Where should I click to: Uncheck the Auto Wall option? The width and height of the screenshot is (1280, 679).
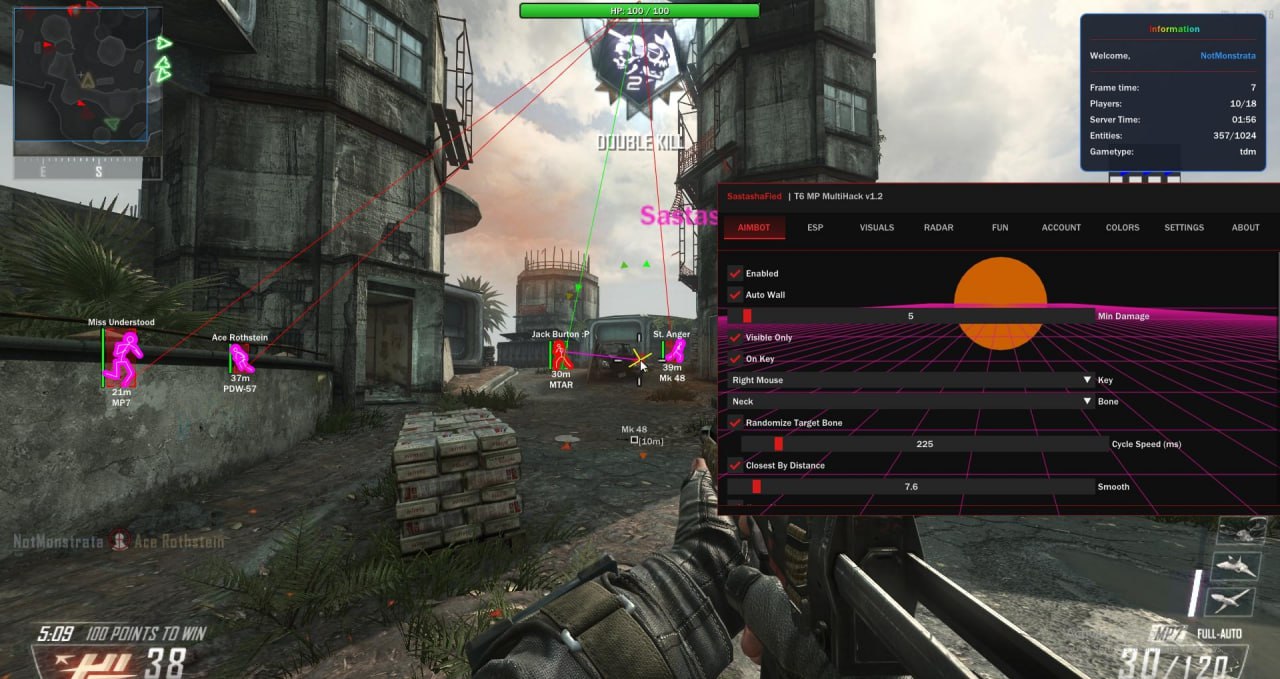click(736, 295)
